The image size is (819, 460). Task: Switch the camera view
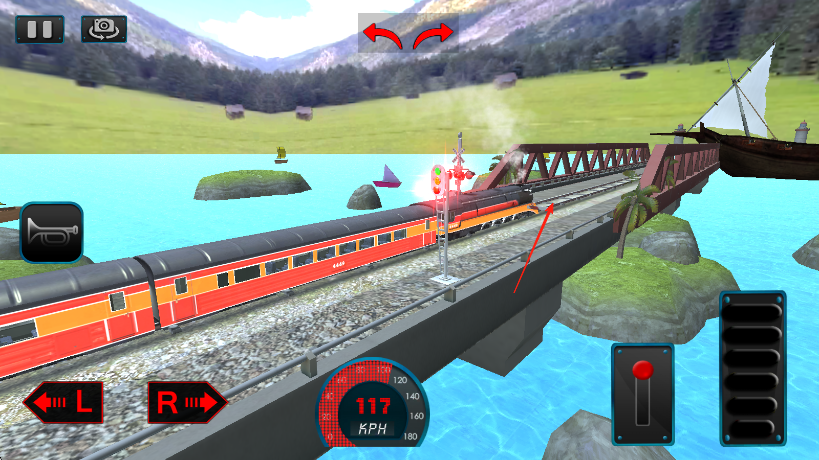pyautogui.click(x=104, y=28)
